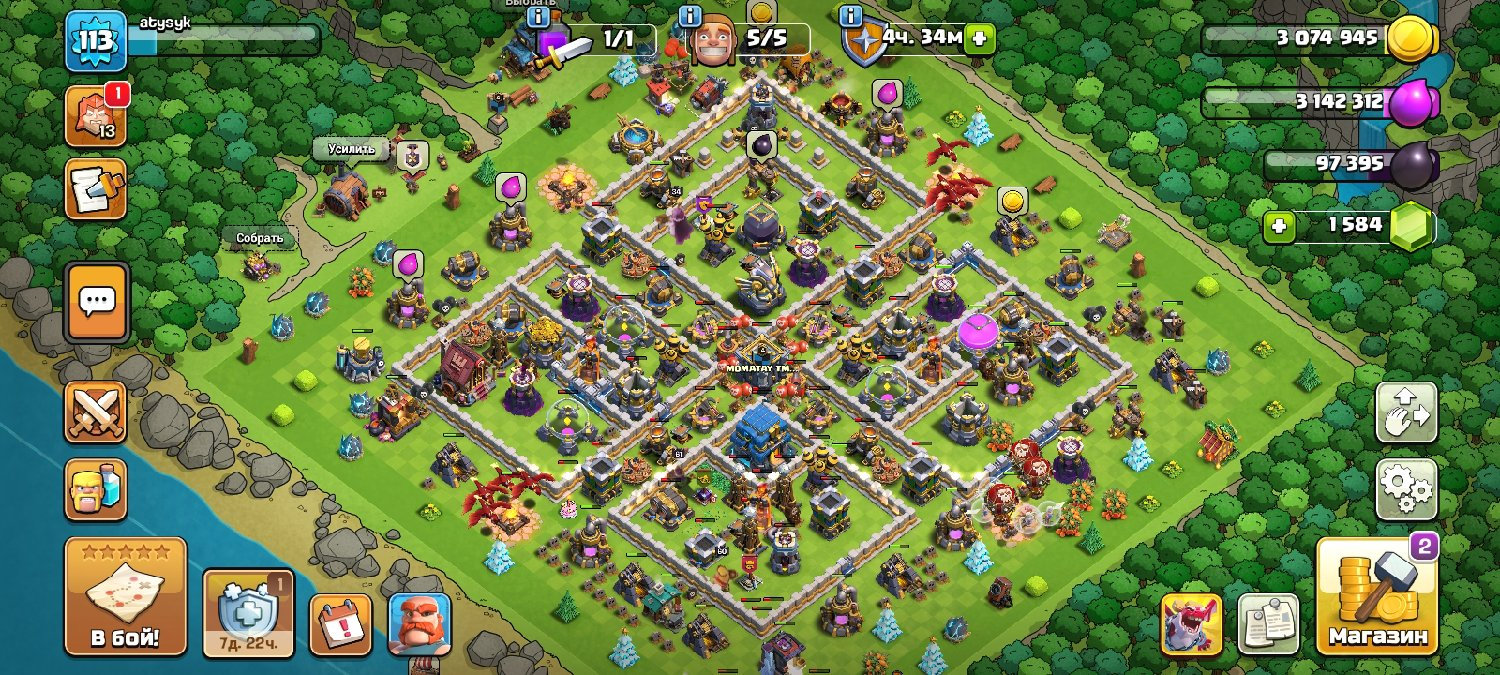Open the notification icon with red badge
This screenshot has width=1500, height=675.
click(x=96, y=115)
